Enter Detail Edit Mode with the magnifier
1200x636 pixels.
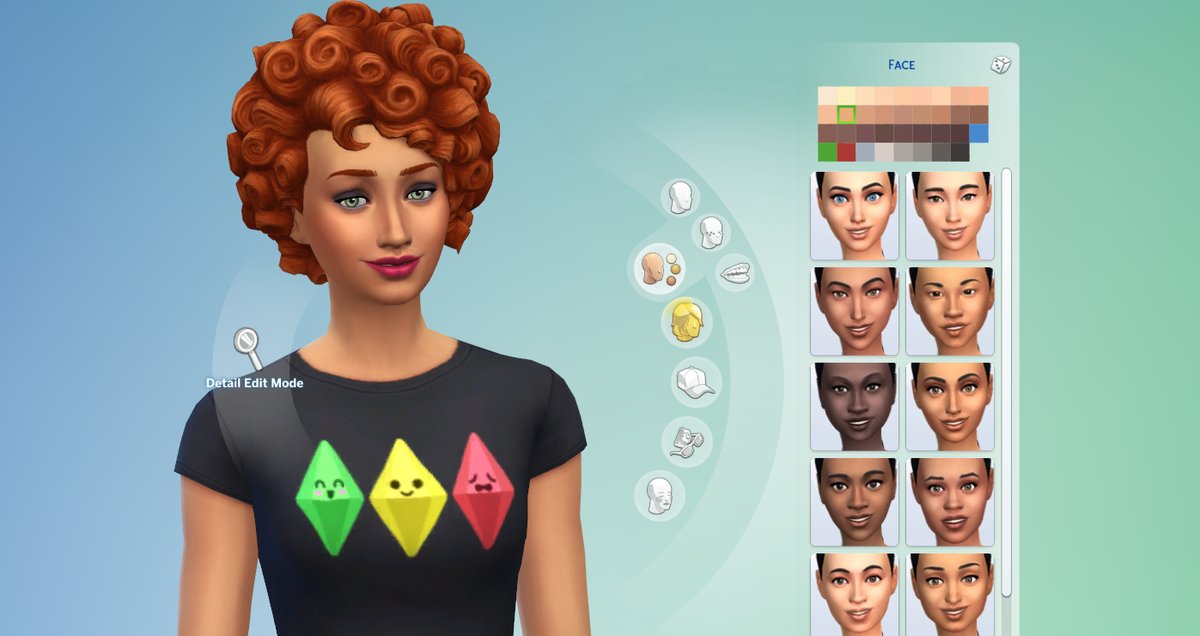click(x=247, y=347)
